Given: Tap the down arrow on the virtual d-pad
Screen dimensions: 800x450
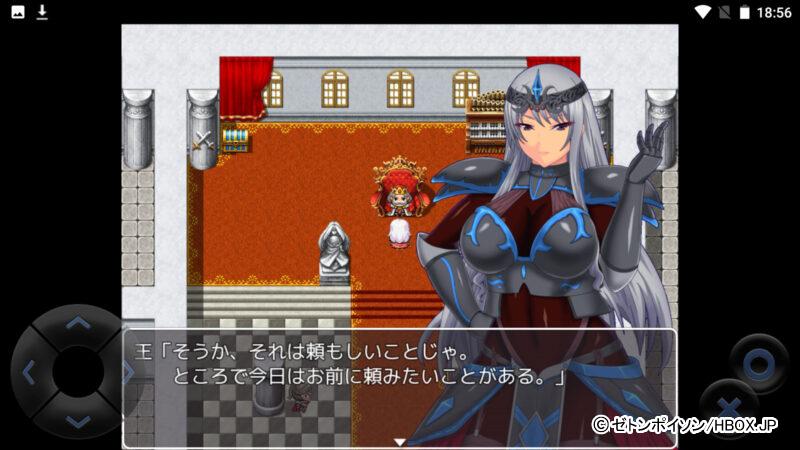Looking at the screenshot, I should click(77, 422).
